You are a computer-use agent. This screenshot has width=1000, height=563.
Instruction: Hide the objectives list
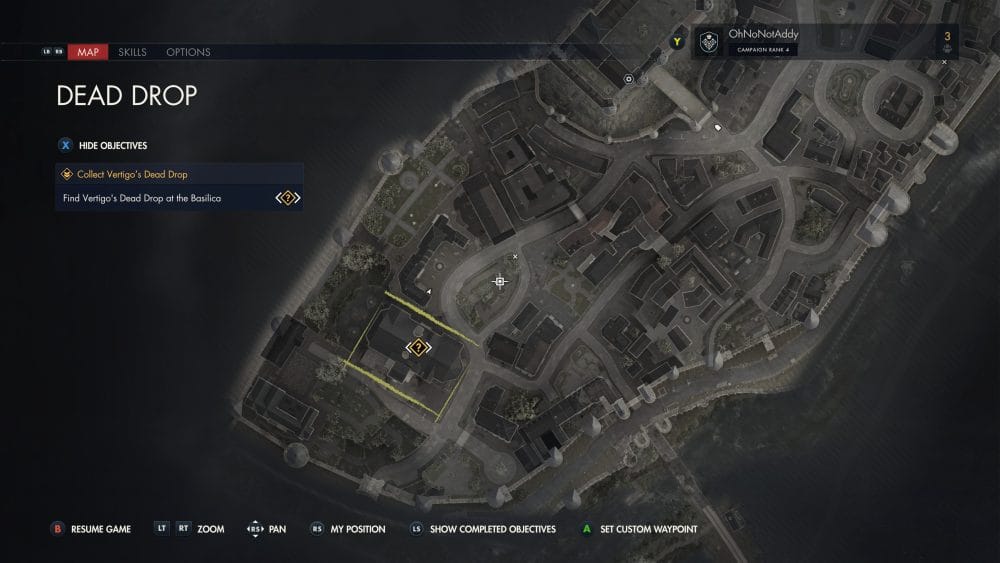point(105,145)
